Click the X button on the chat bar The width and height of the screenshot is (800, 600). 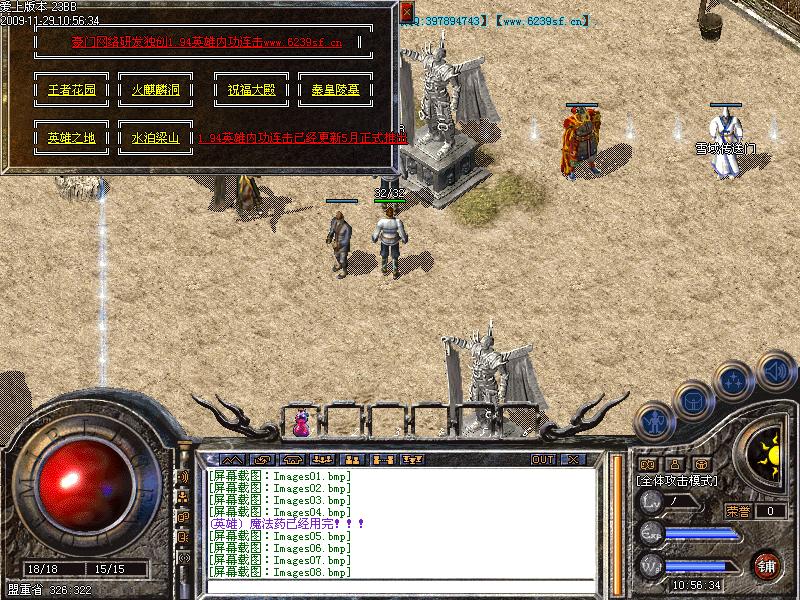pyautogui.click(x=573, y=459)
